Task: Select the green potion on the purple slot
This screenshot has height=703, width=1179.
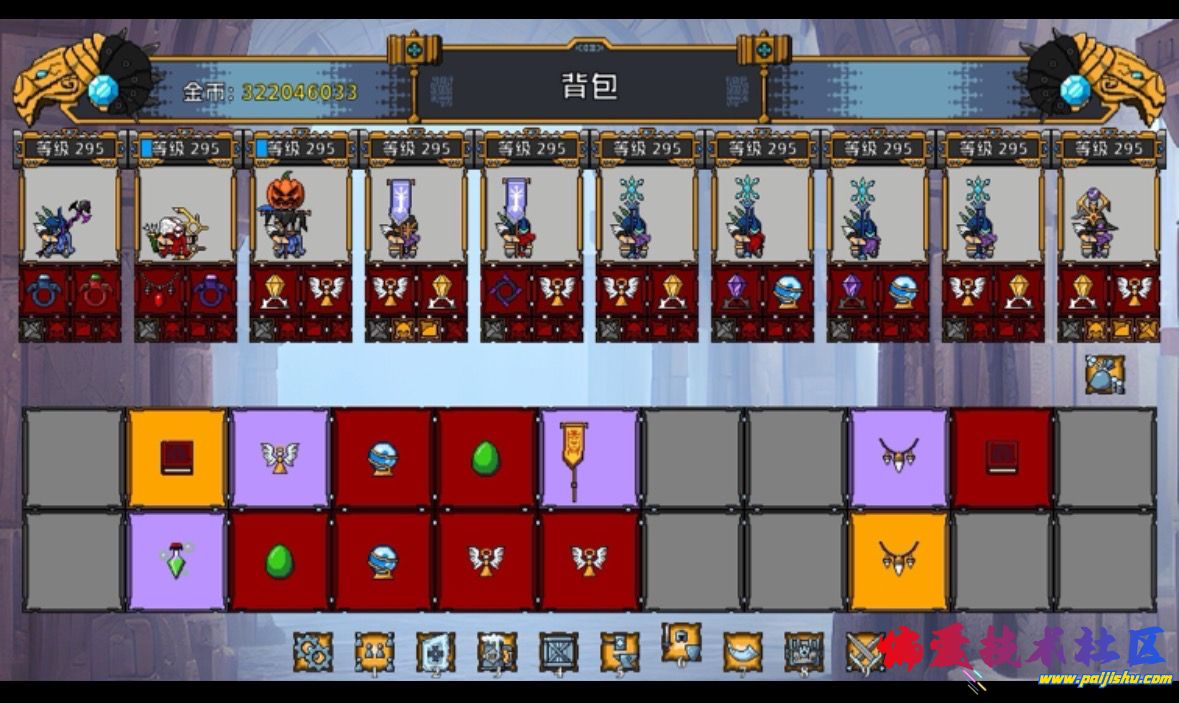Action: click(177, 560)
